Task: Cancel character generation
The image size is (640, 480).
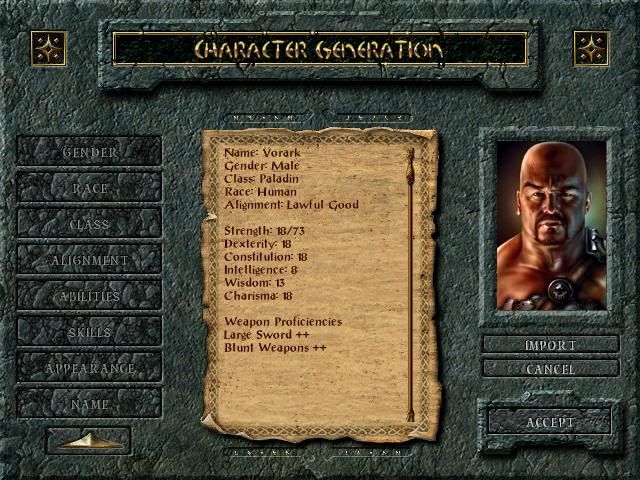Action: [550, 369]
